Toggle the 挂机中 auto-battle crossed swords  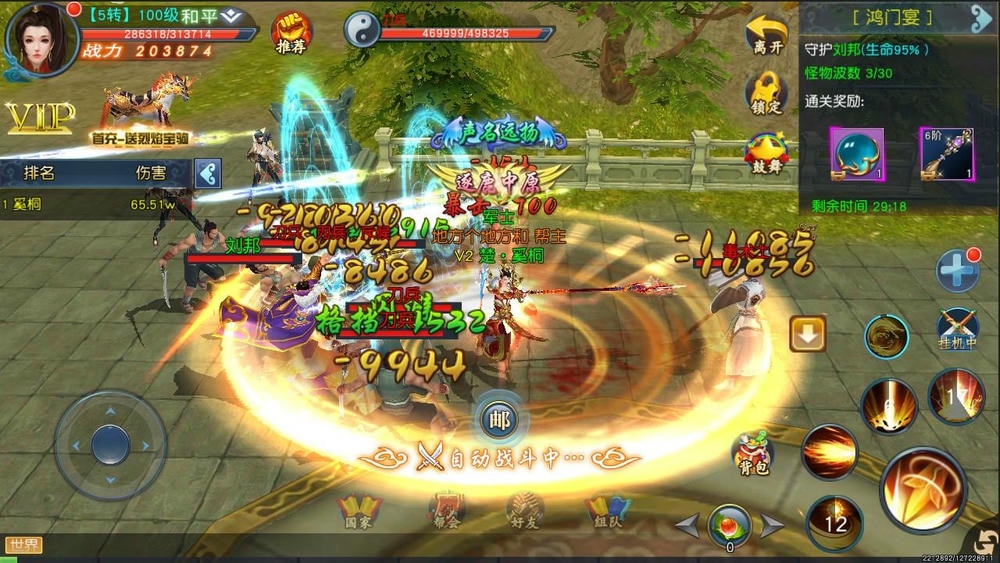[x=957, y=330]
